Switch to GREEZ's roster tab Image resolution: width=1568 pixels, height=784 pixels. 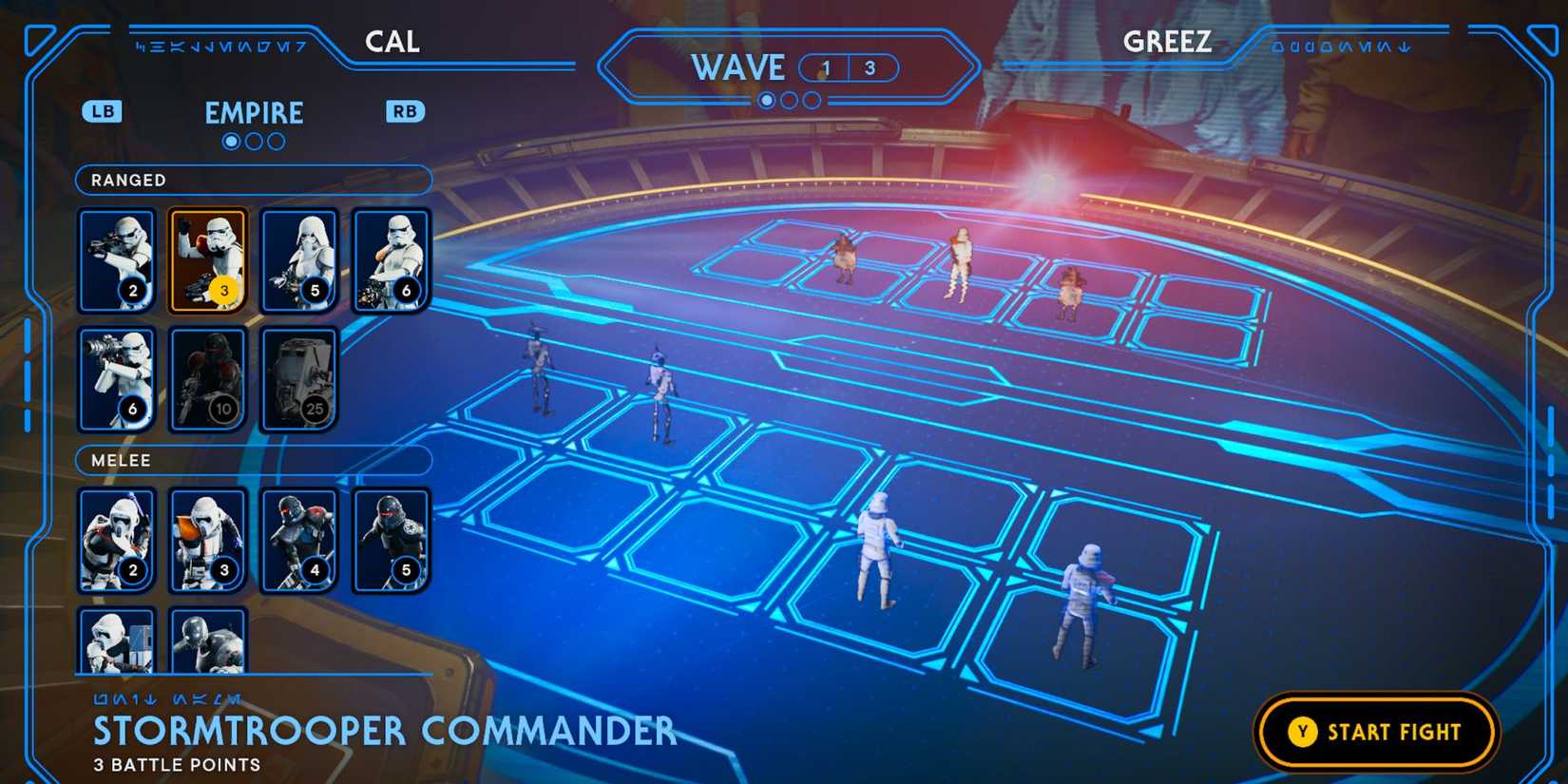pyautogui.click(x=1167, y=42)
